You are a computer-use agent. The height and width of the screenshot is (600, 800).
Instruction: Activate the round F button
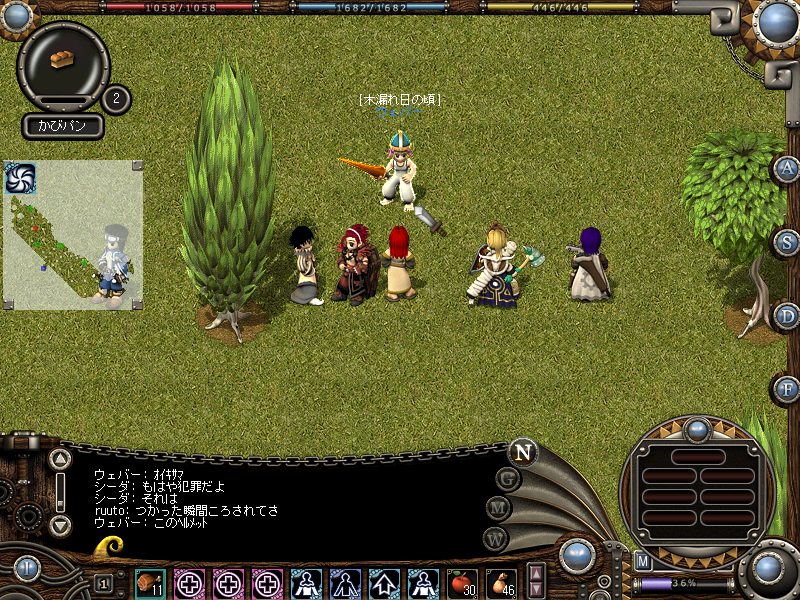coord(786,388)
